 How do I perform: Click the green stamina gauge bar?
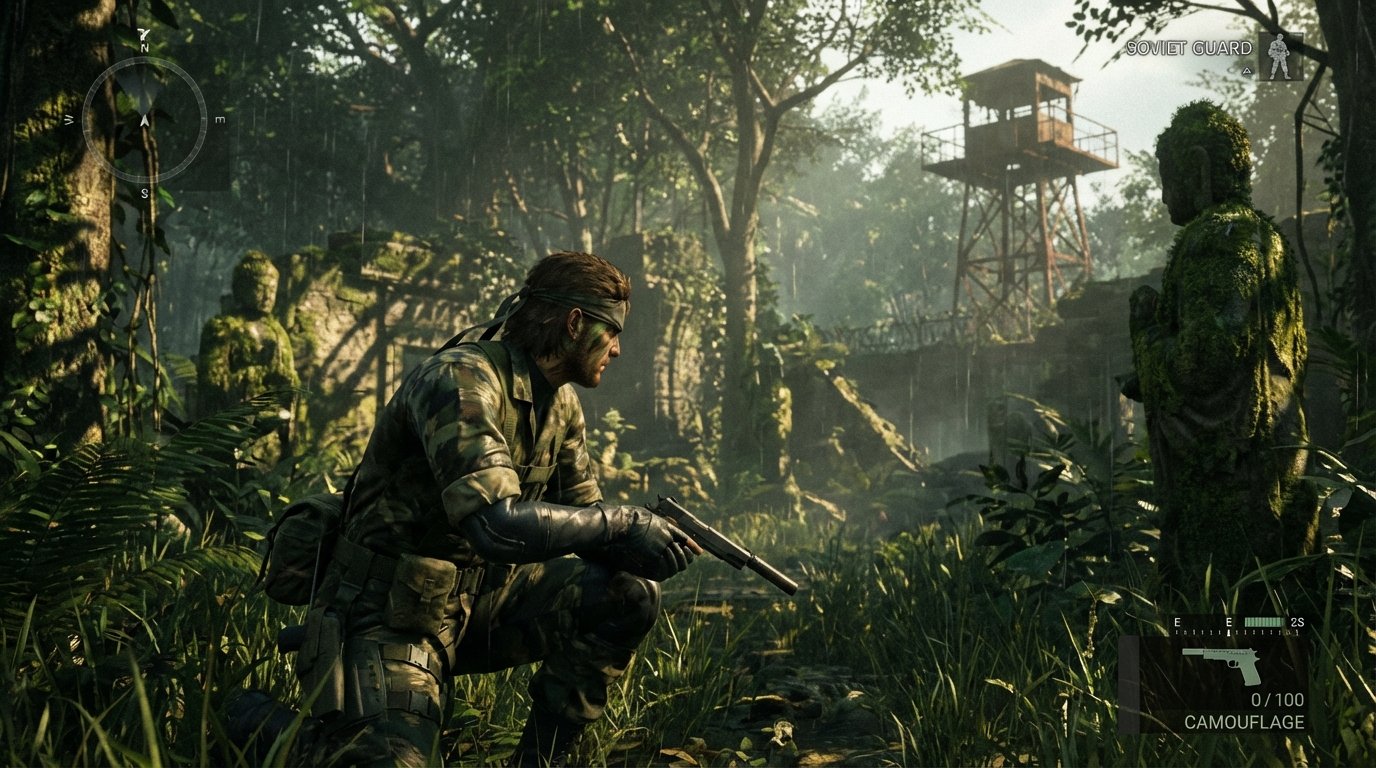click(1263, 622)
